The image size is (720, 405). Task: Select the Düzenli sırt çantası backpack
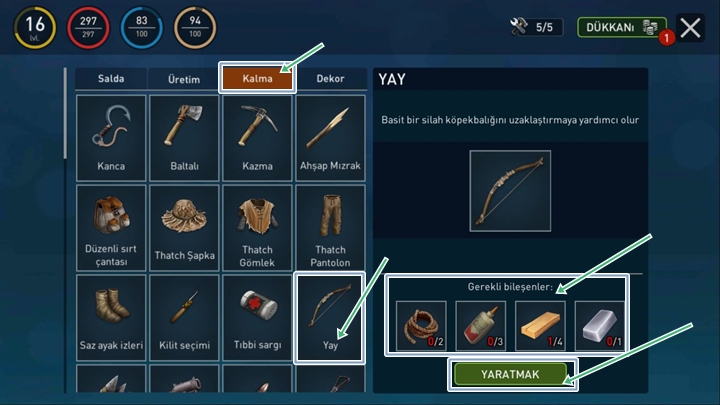click(111, 228)
